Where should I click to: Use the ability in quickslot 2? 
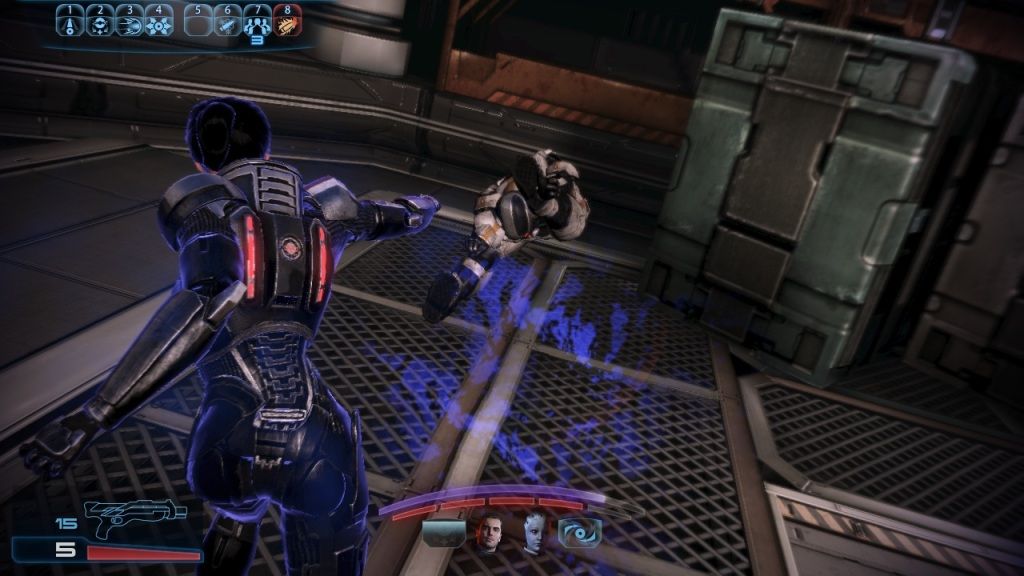(98, 20)
